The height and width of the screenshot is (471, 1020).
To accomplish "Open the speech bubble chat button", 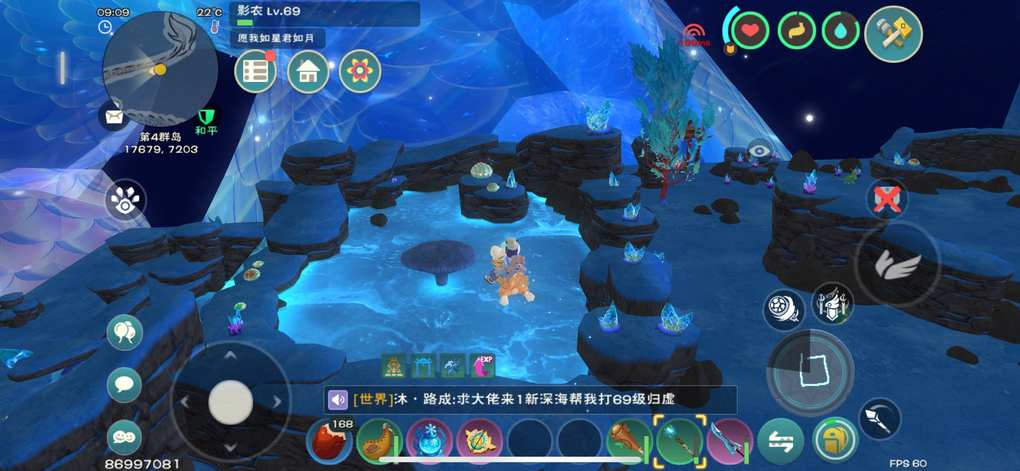I will [124, 384].
